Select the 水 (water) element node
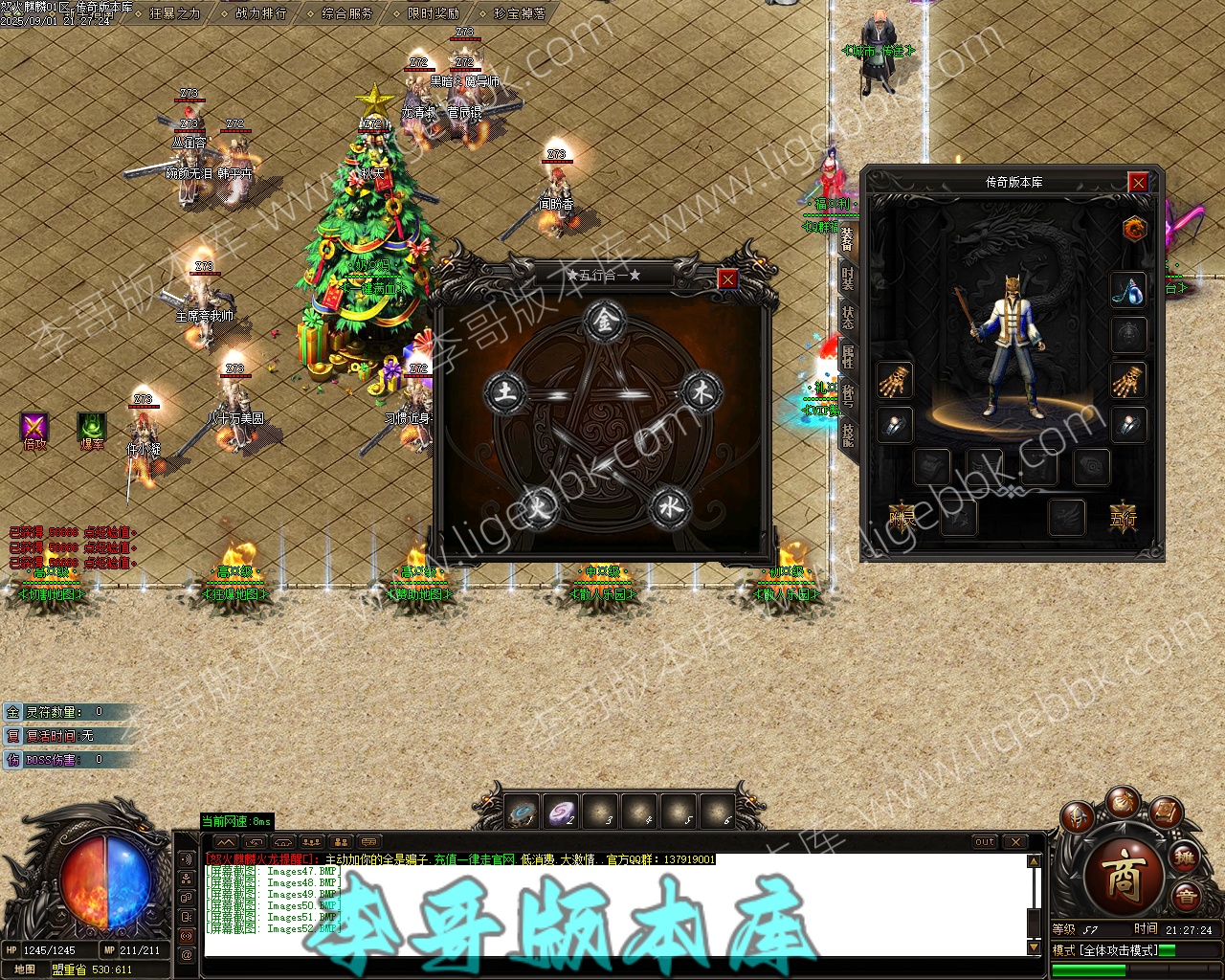 (669, 506)
